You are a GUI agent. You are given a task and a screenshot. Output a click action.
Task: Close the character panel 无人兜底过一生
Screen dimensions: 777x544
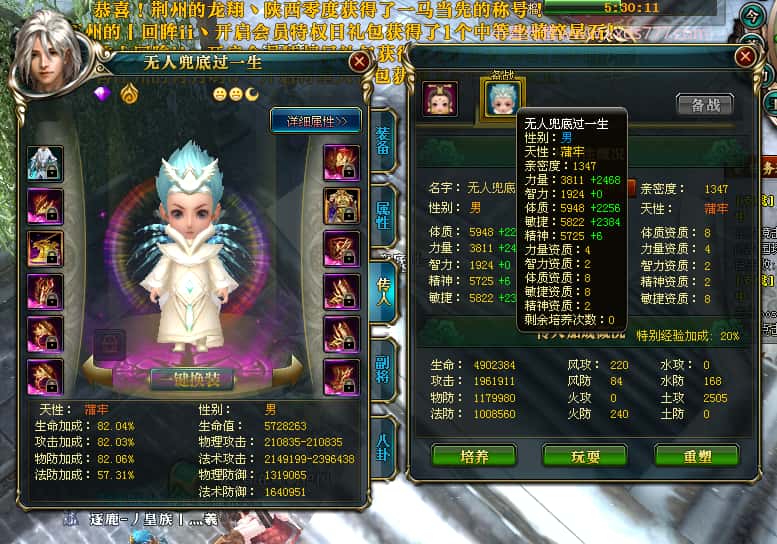(x=359, y=62)
